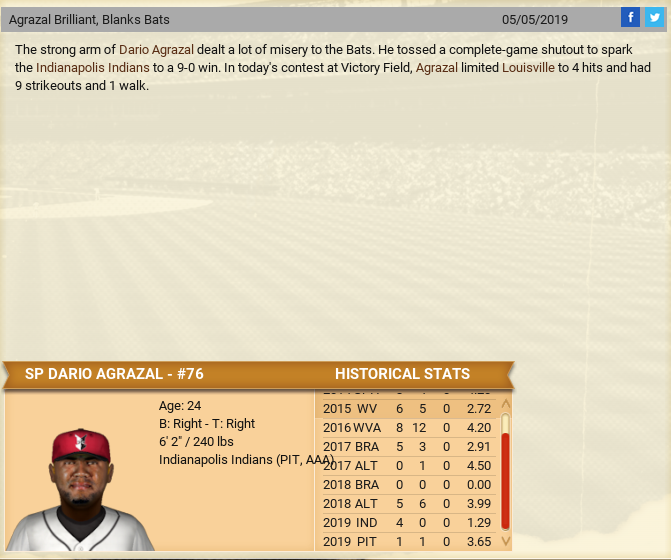Image resolution: width=671 pixels, height=560 pixels.
Task: Select the 2016 WVA stats row
Action: tap(406, 427)
